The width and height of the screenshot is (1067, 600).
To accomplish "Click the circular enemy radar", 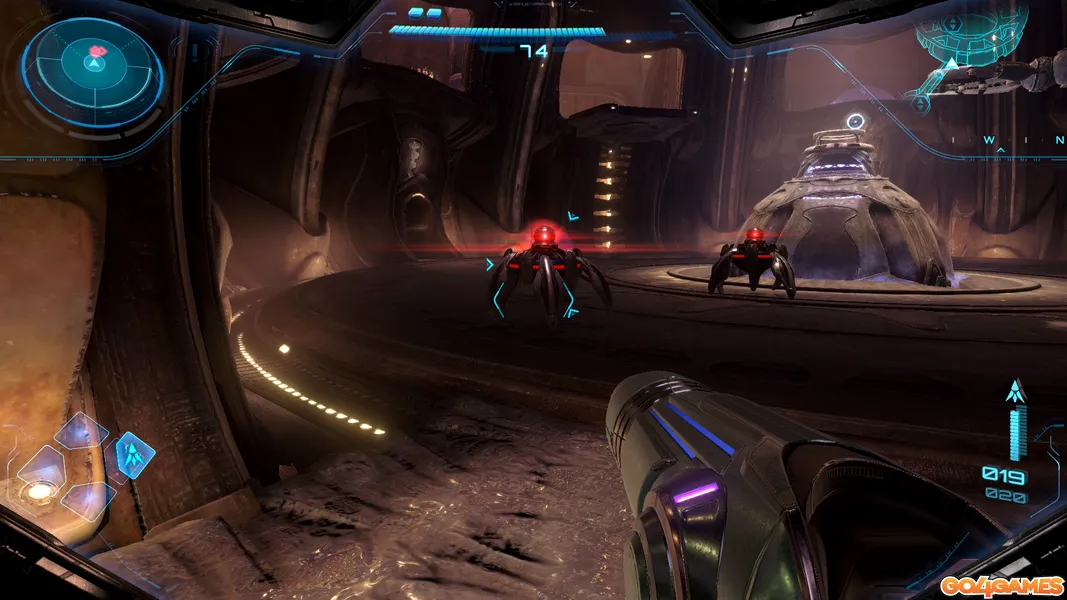I will [x=92, y=64].
